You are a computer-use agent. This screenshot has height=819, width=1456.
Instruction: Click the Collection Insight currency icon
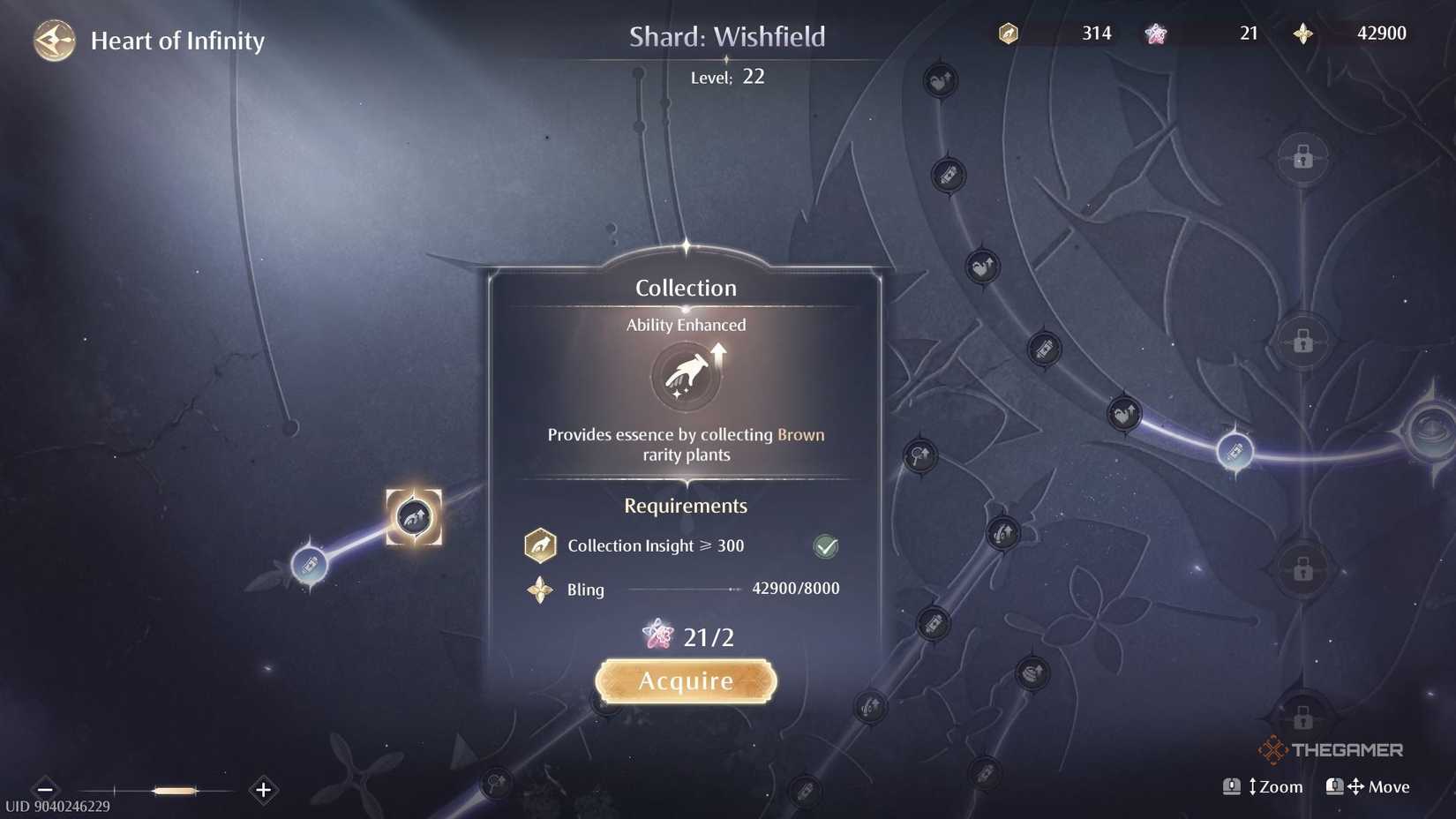1007,33
